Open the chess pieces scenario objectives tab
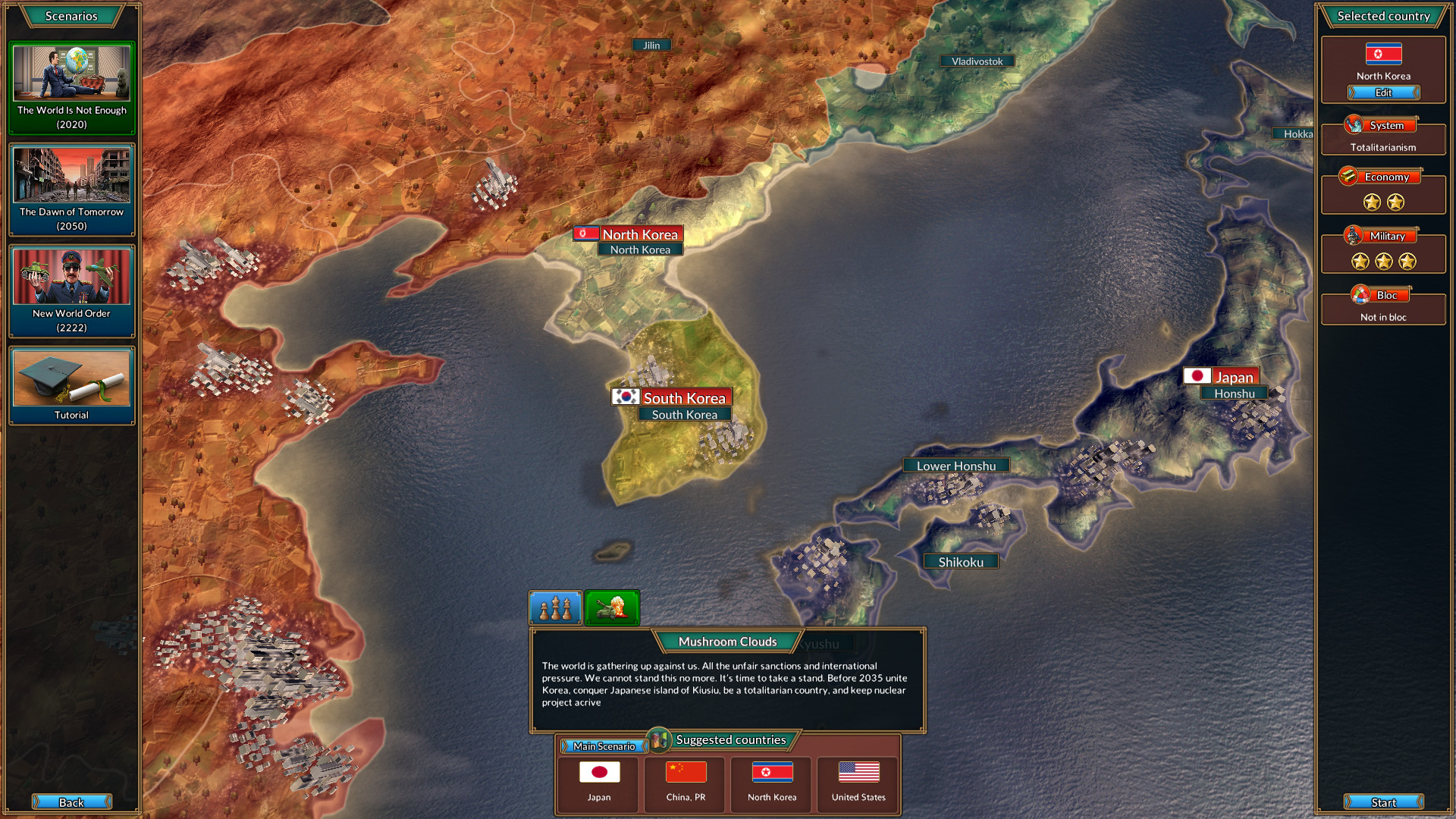The image size is (1456, 819). (x=555, y=607)
